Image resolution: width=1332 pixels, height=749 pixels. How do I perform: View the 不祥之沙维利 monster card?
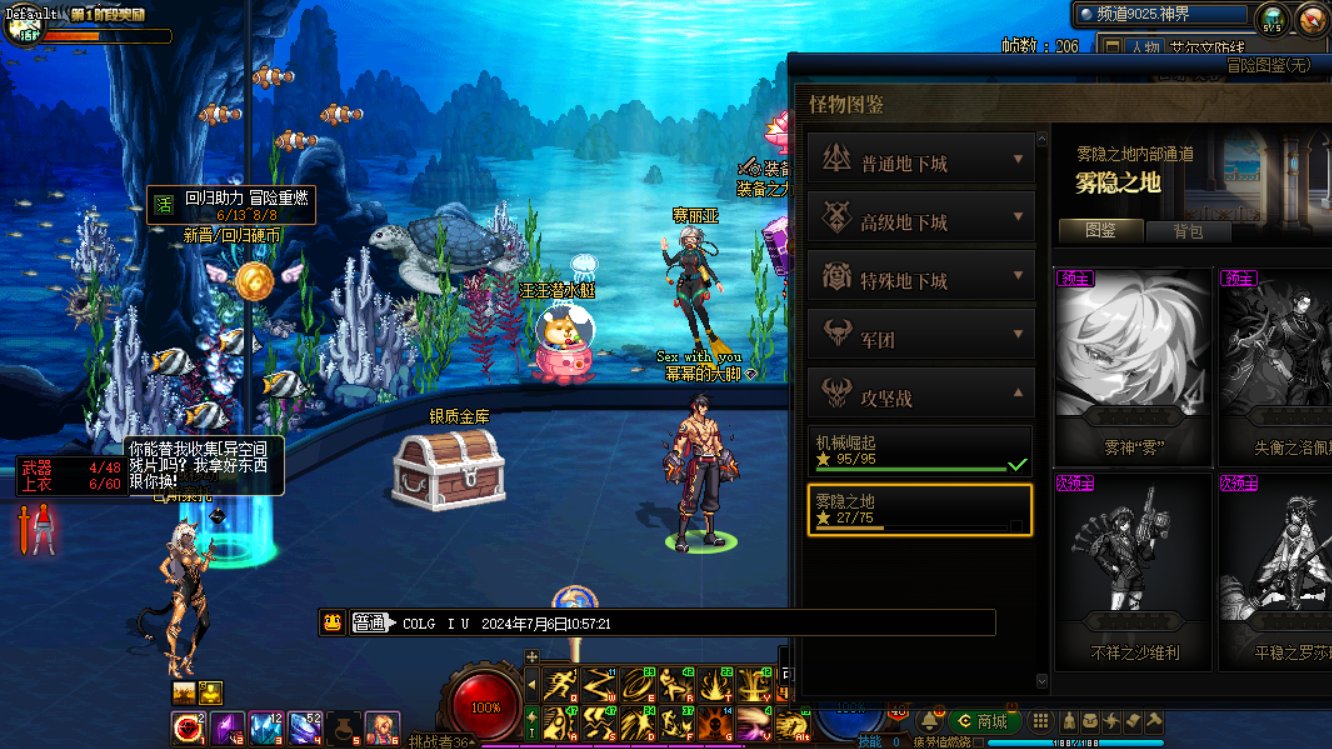(1132, 570)
